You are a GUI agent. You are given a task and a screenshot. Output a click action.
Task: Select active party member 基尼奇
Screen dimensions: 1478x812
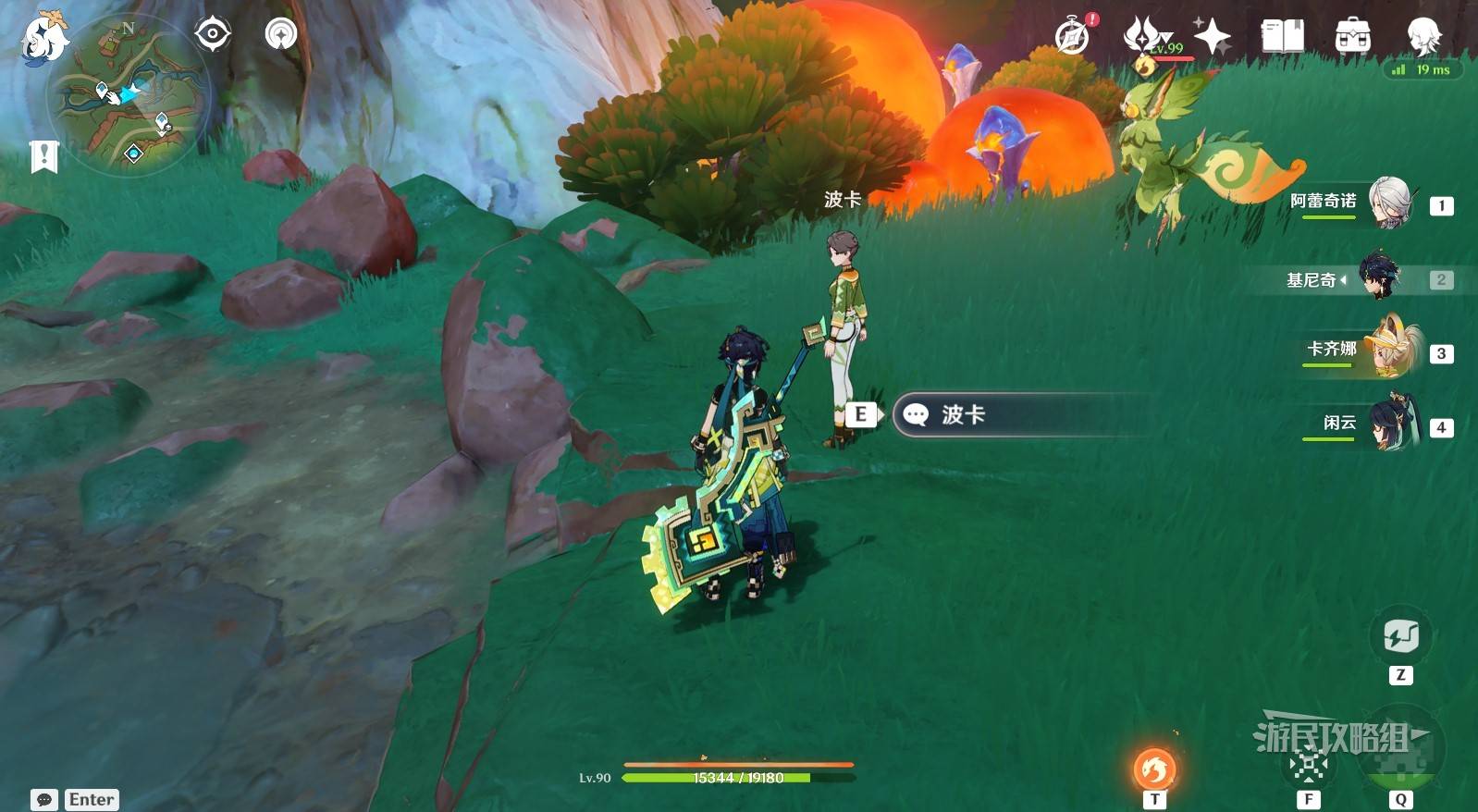pos(1378,277)
